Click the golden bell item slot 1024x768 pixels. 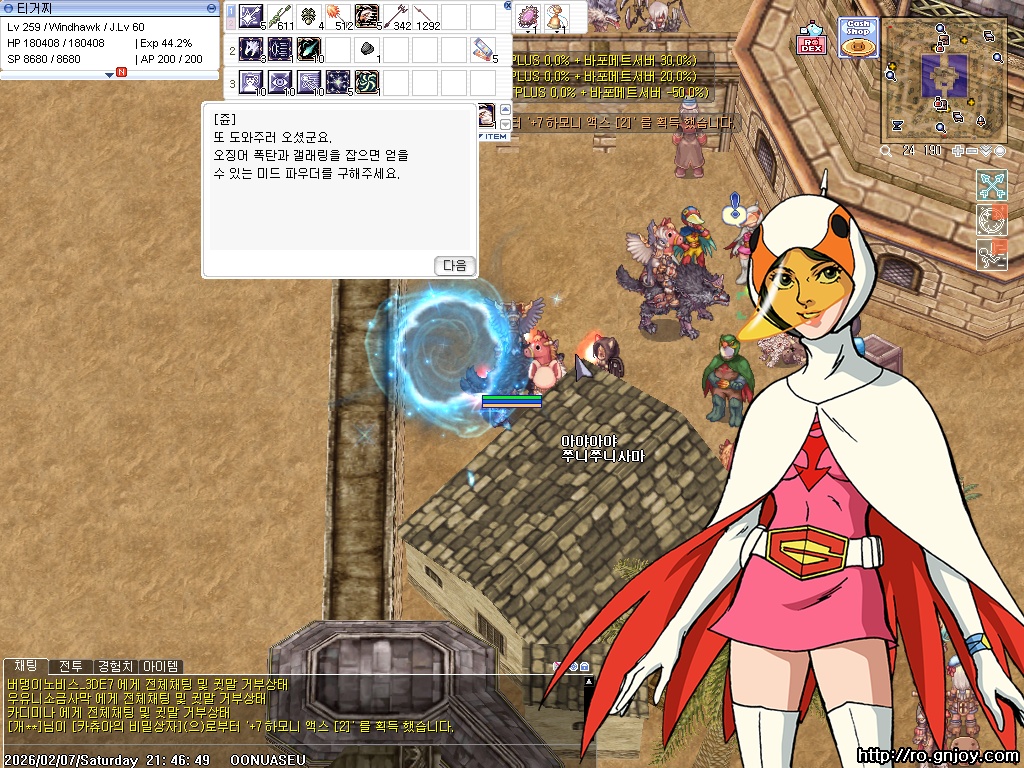[x=556, y=16]
